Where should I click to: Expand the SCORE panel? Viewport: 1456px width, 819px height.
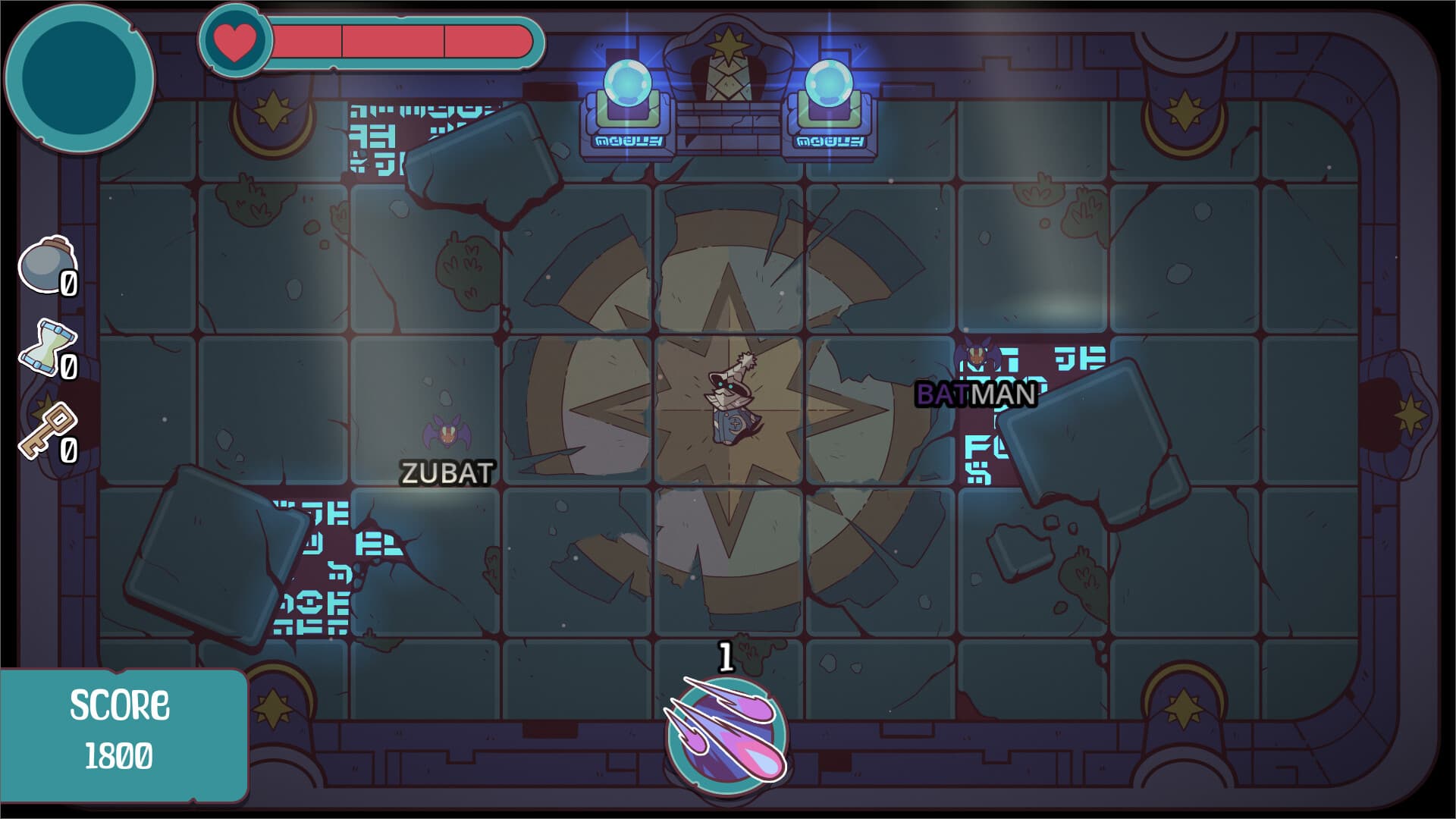121,705
